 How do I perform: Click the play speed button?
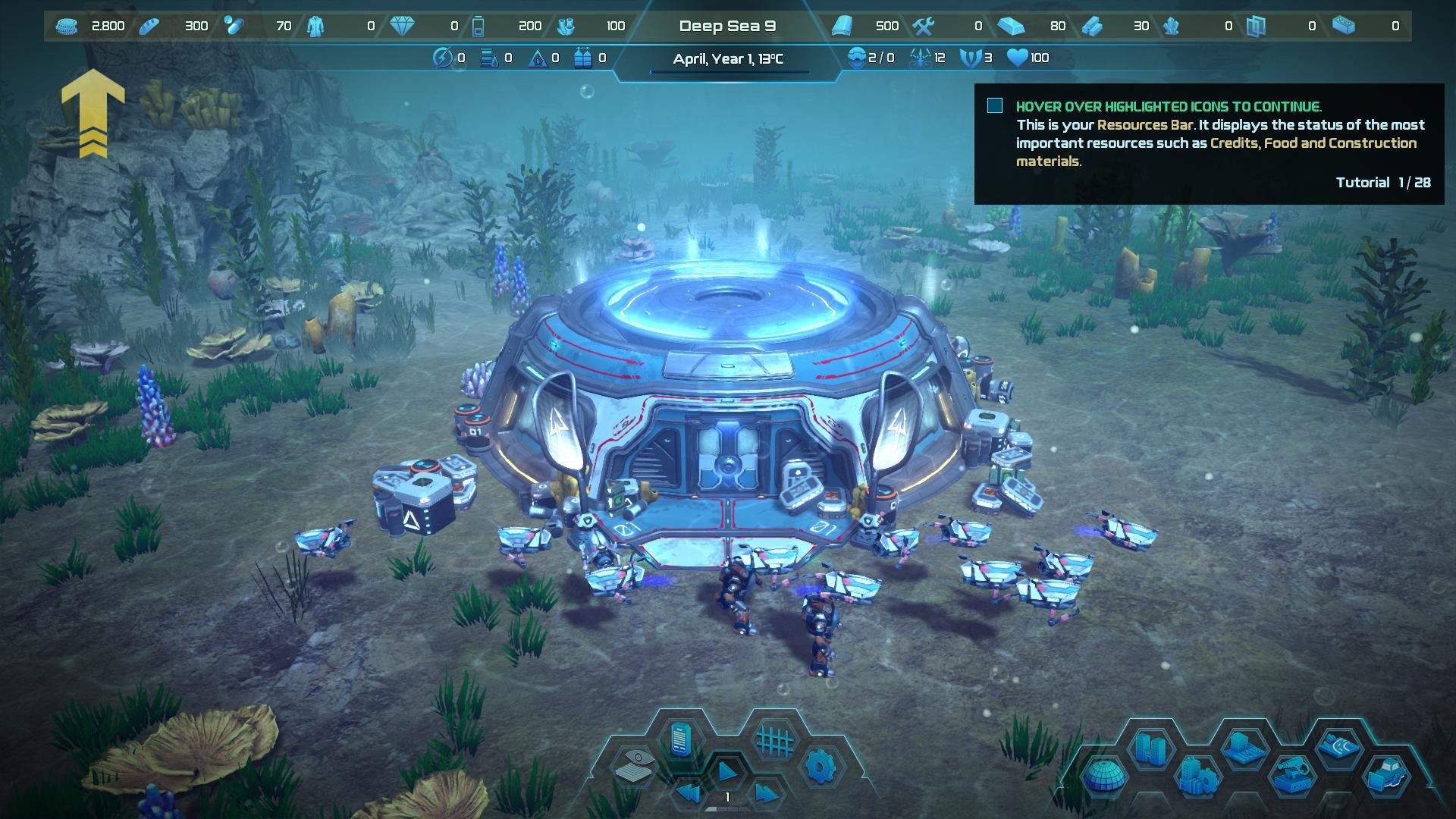tap(727, 772)
